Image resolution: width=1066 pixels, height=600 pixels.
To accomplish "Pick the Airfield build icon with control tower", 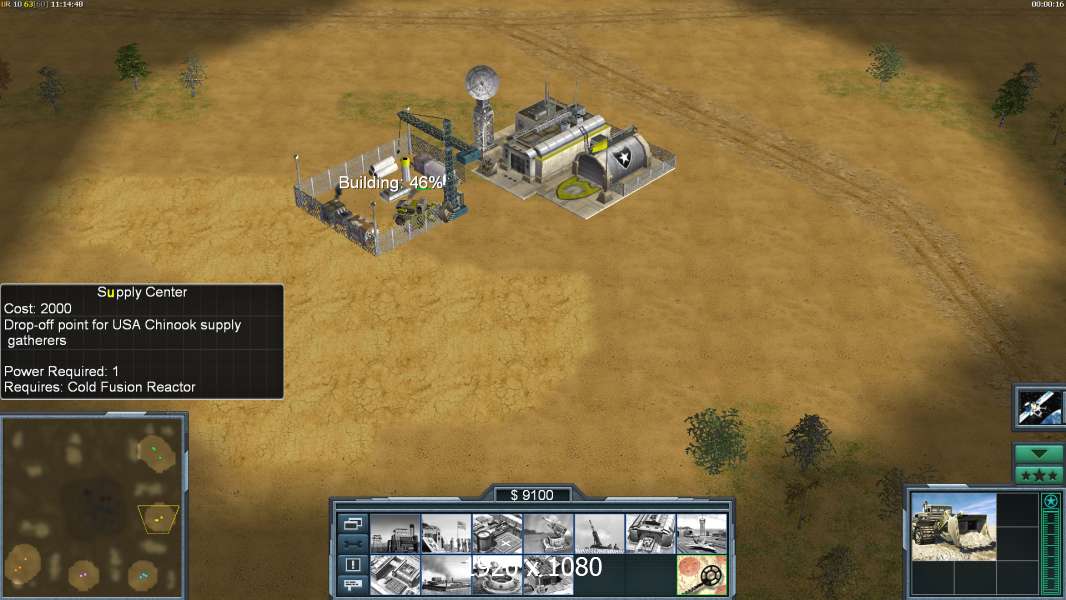I will click(701, 534).
